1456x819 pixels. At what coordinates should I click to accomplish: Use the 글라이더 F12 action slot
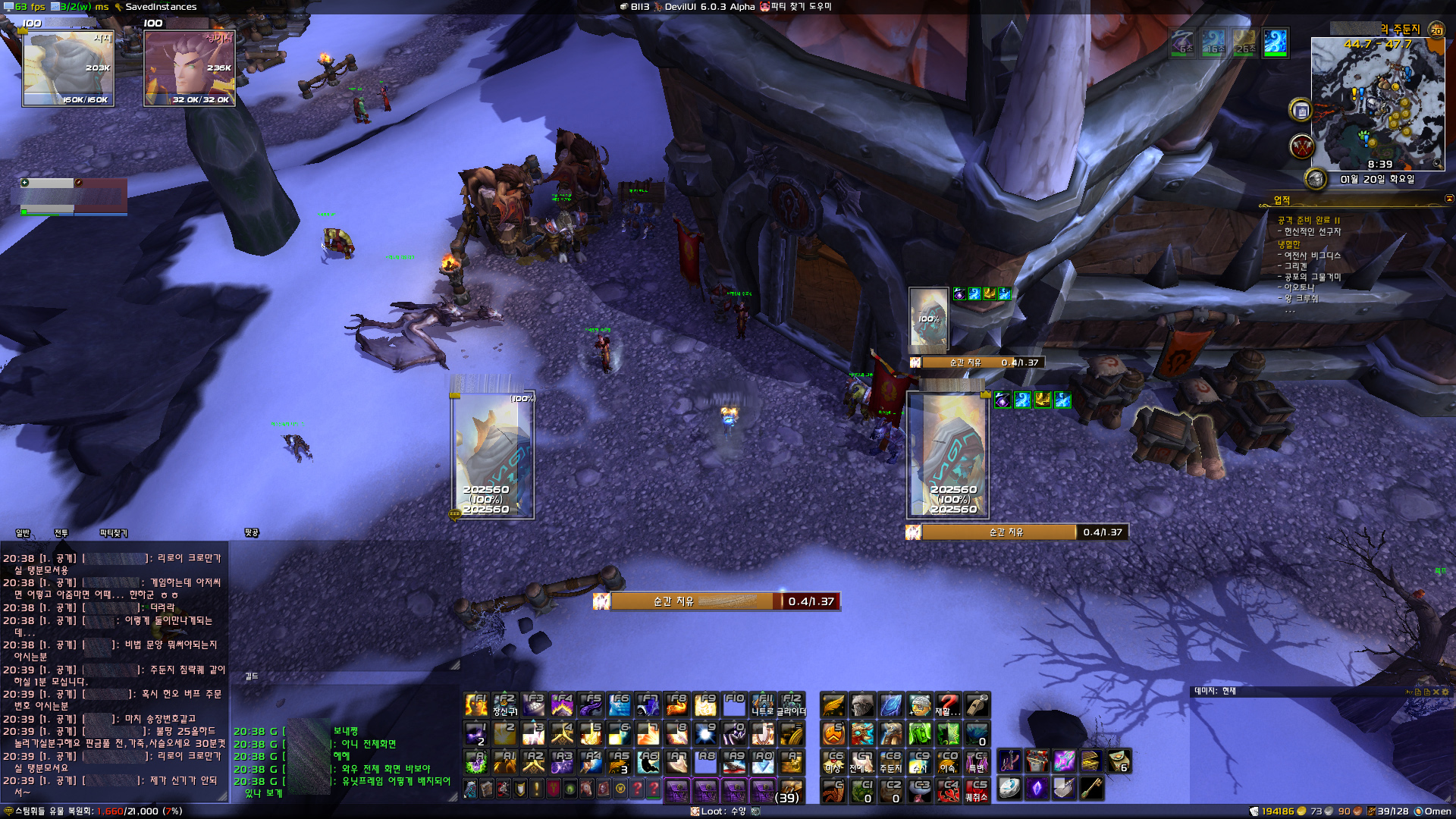(x=792, y=704)
